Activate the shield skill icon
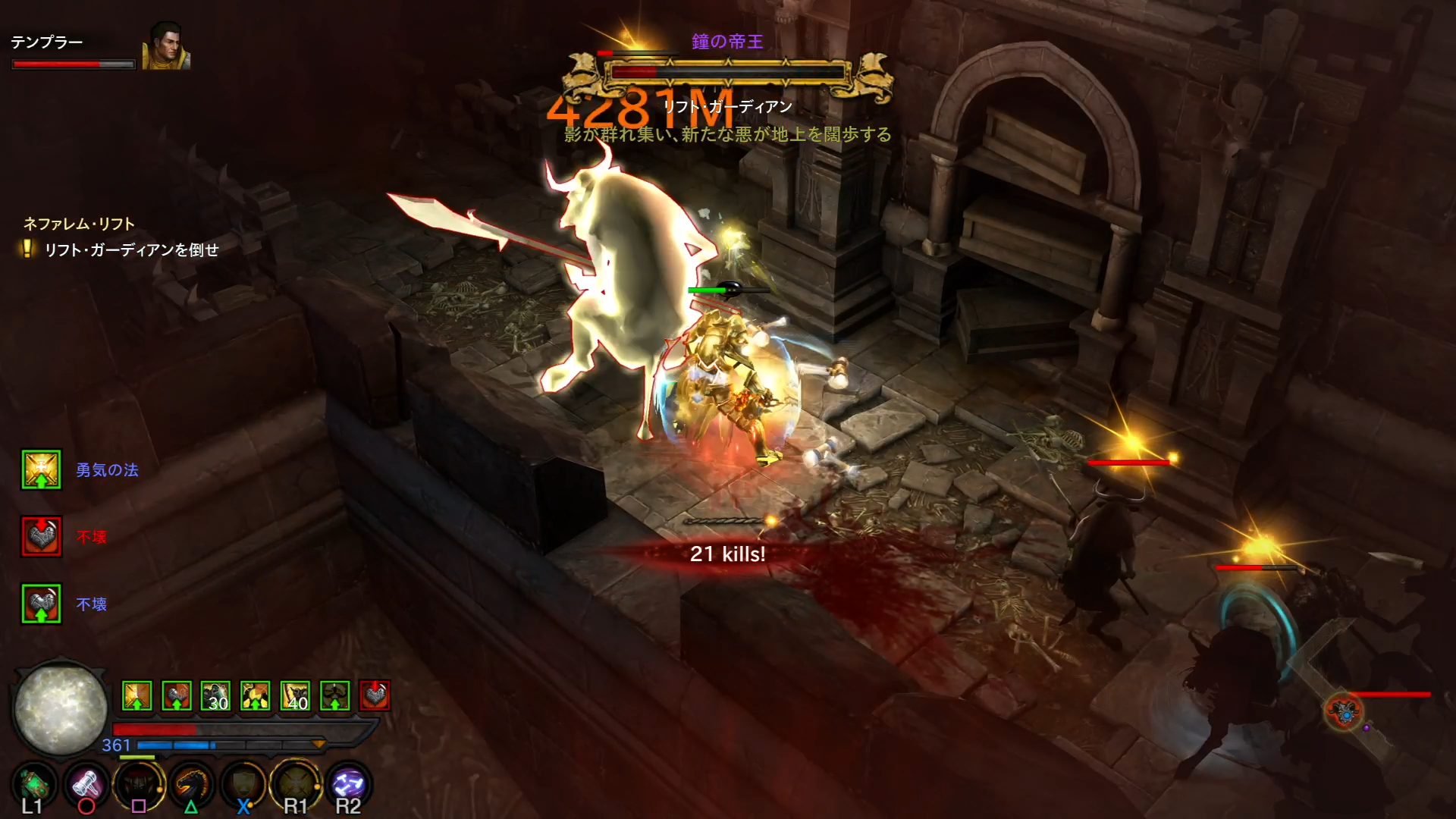Image resolution: width=1456 pixels, height=819 pixels. coord(243,786)
